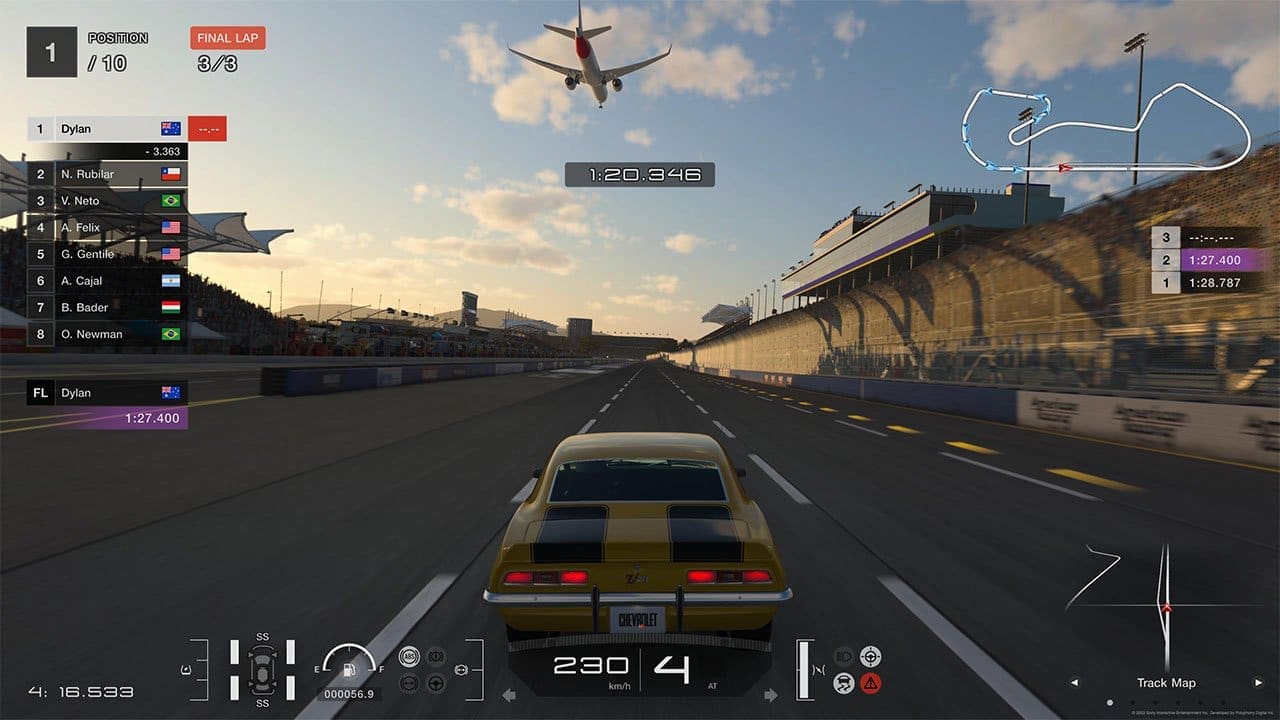Click the steering wheel assist icon
This screenshot has height=720, width=1280.
[435, 683]
